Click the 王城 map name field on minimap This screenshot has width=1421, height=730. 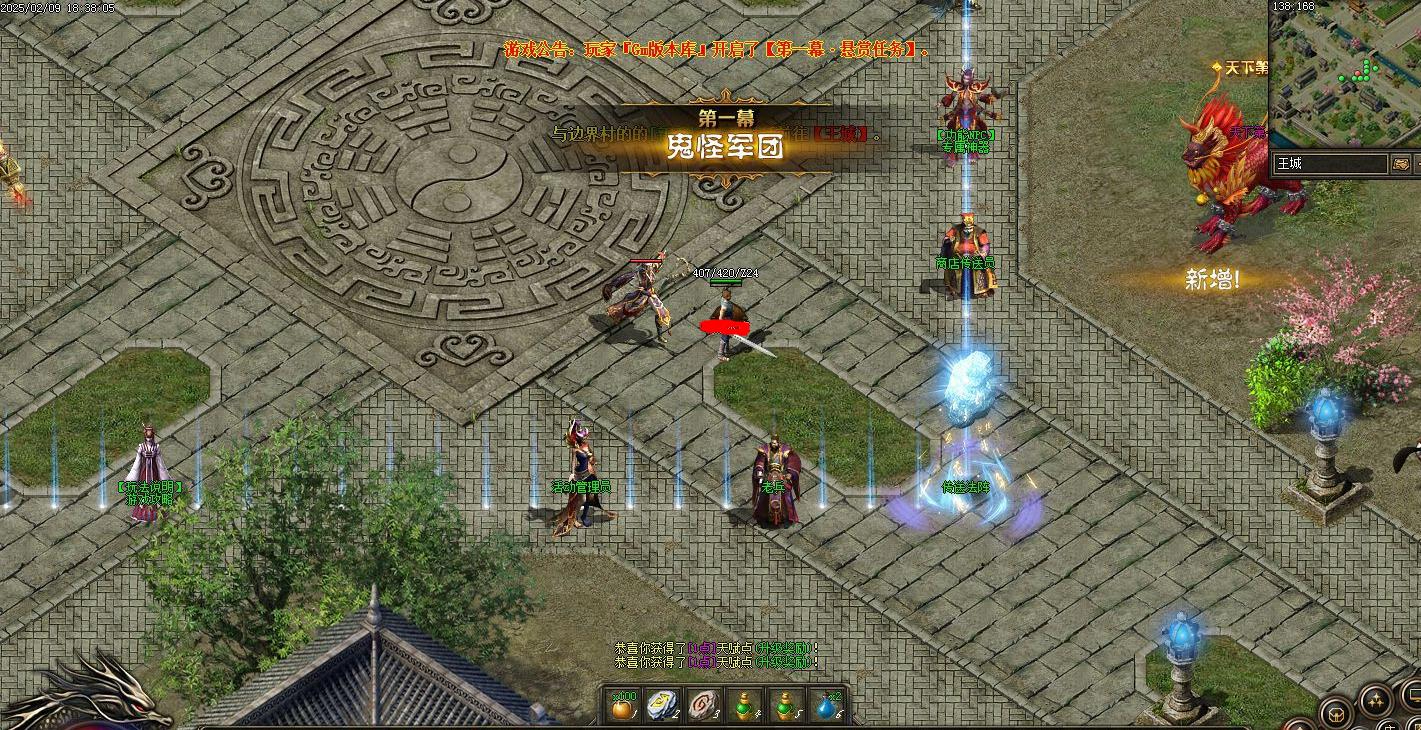[x=1320, y=164]
